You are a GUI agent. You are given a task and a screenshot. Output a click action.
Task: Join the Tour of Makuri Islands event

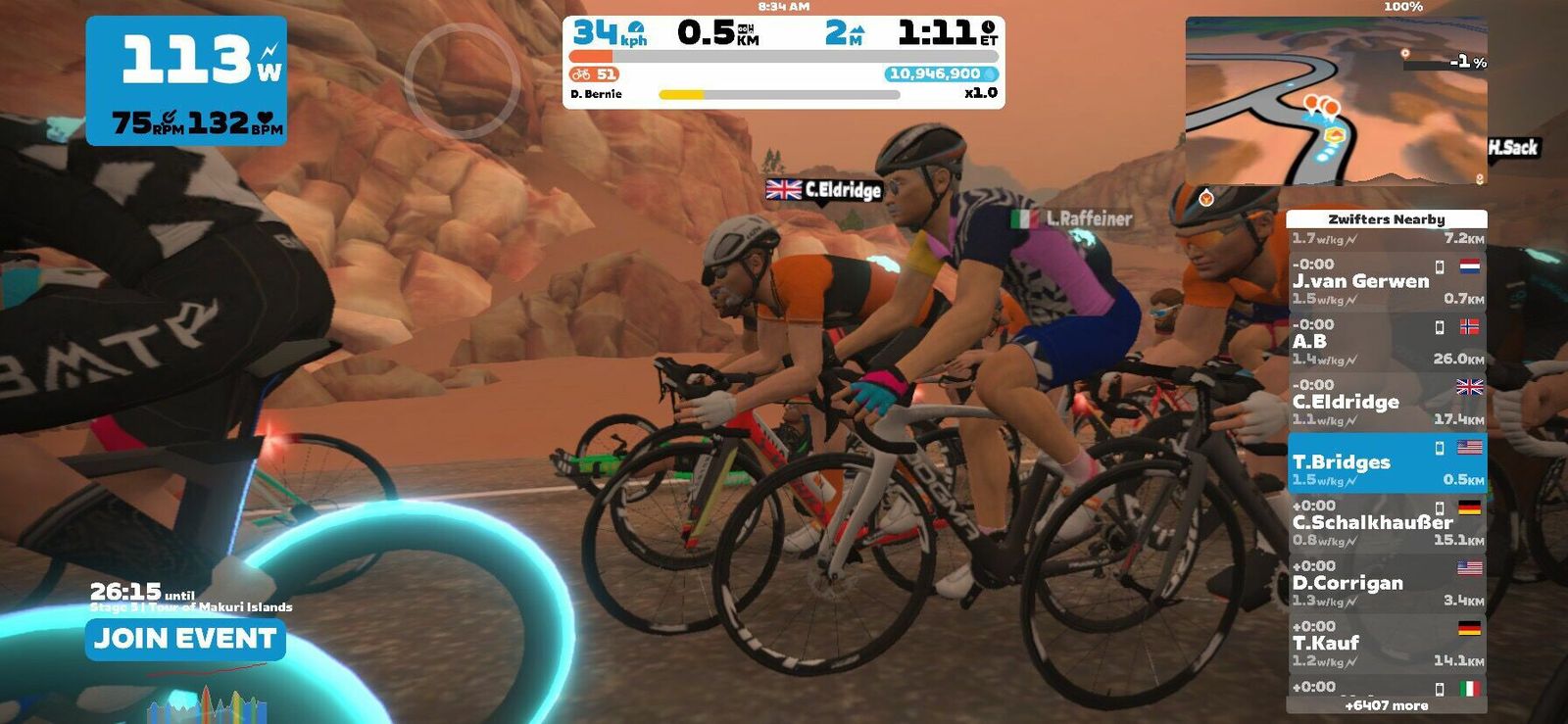(x=185, y=639)
